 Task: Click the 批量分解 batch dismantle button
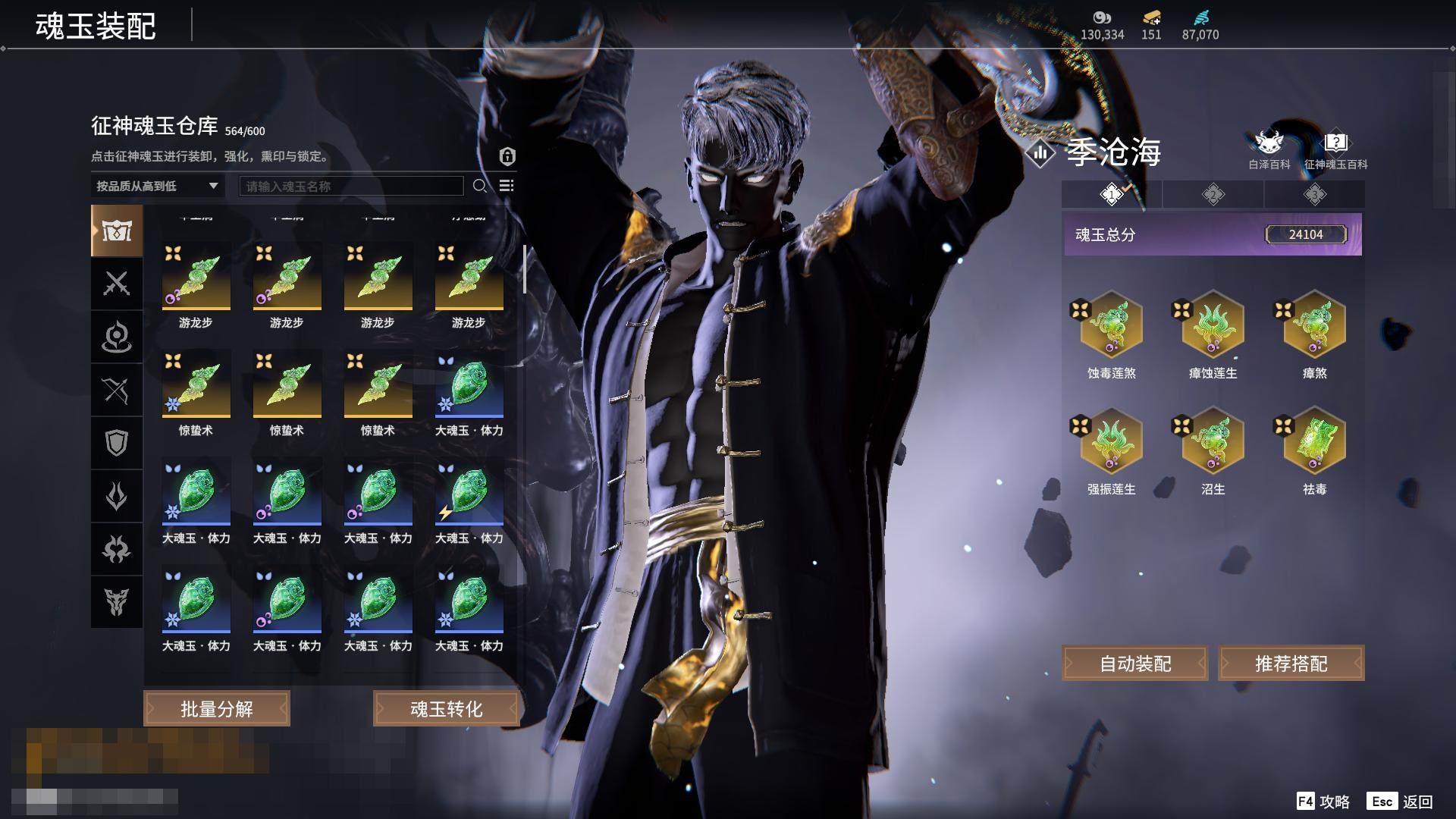[216, 709]
